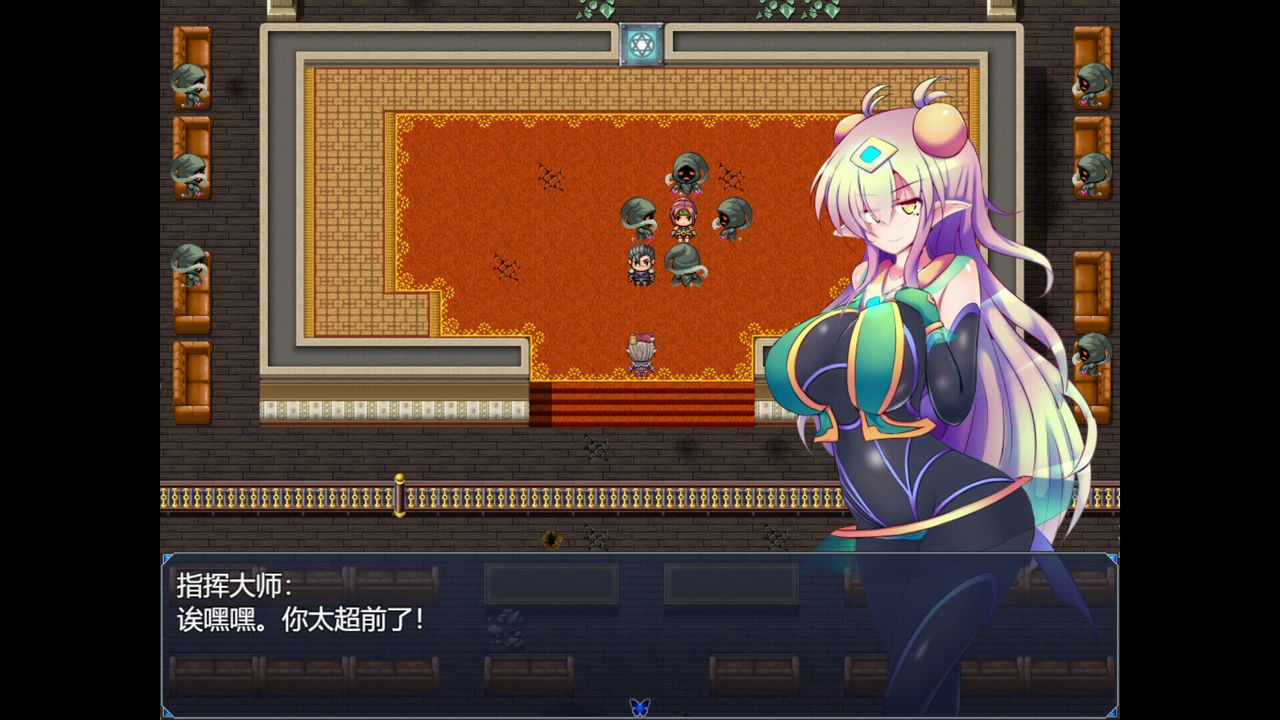The image size is (1280, 720).
Task: Click the monster sitting on top-left sofa
Action: tap(191, 82)
